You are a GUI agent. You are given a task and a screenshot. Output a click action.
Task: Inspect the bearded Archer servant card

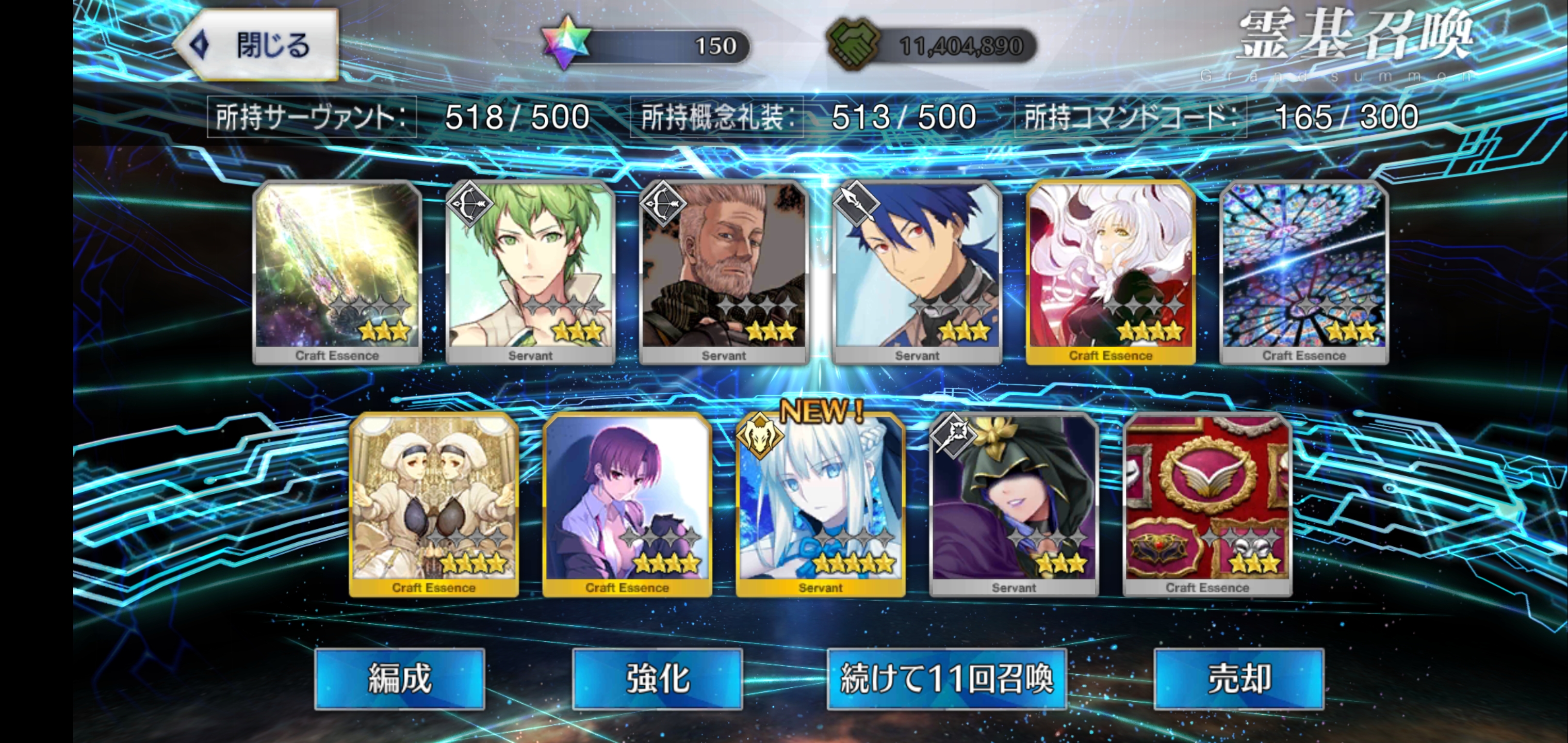(x=724, y=272)
